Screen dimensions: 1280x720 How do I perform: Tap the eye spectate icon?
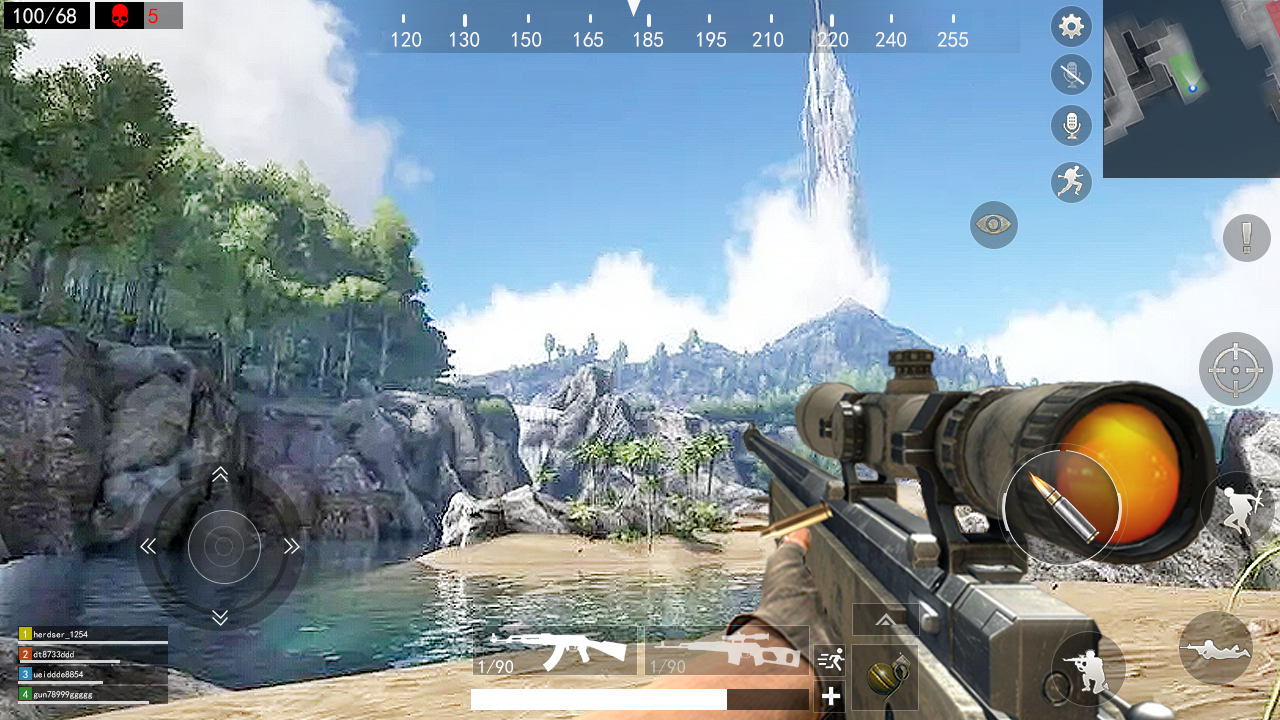[993, 225]
